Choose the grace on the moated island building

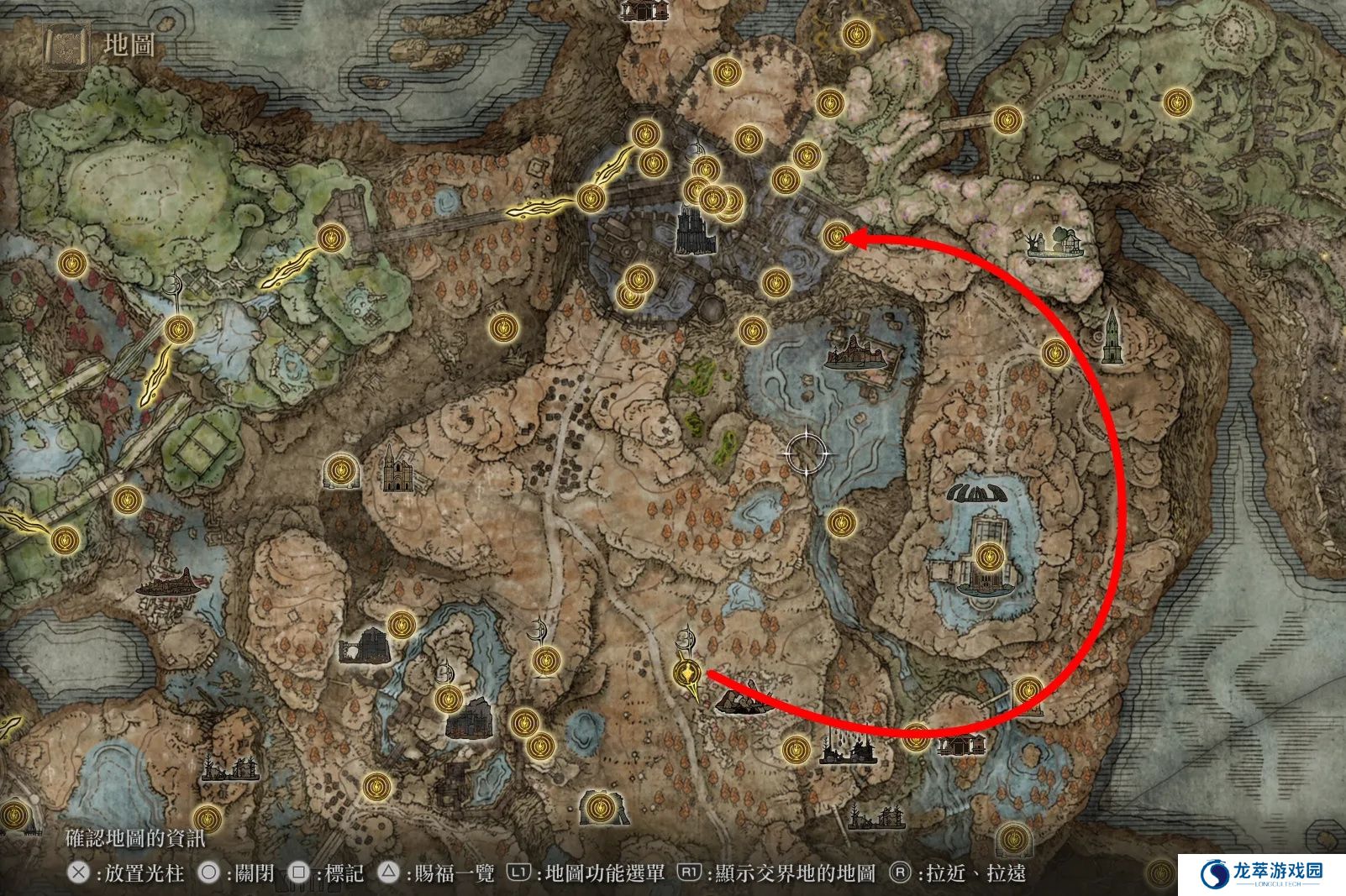[x=989, y=556]
